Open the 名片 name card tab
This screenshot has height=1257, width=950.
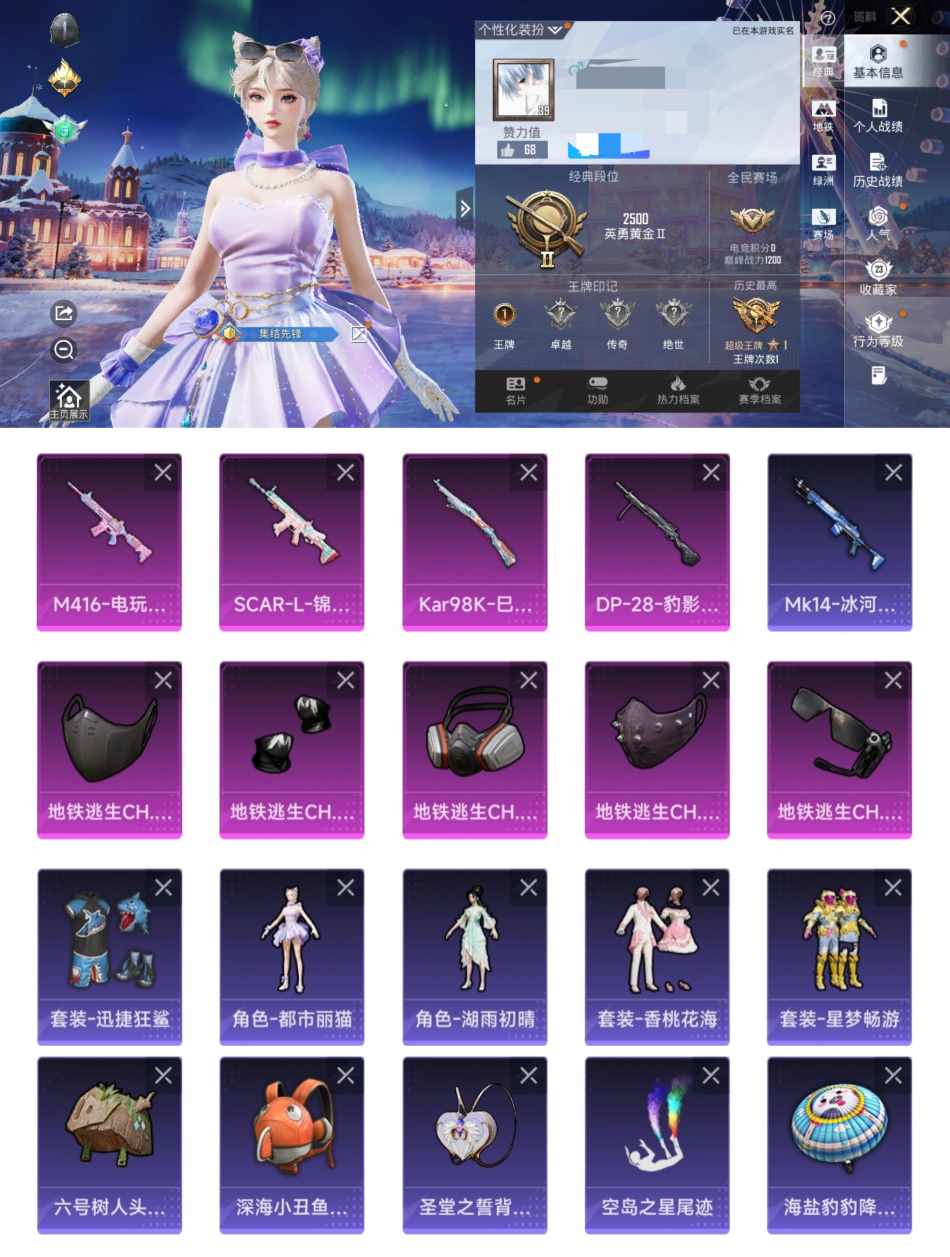point(516,391)
